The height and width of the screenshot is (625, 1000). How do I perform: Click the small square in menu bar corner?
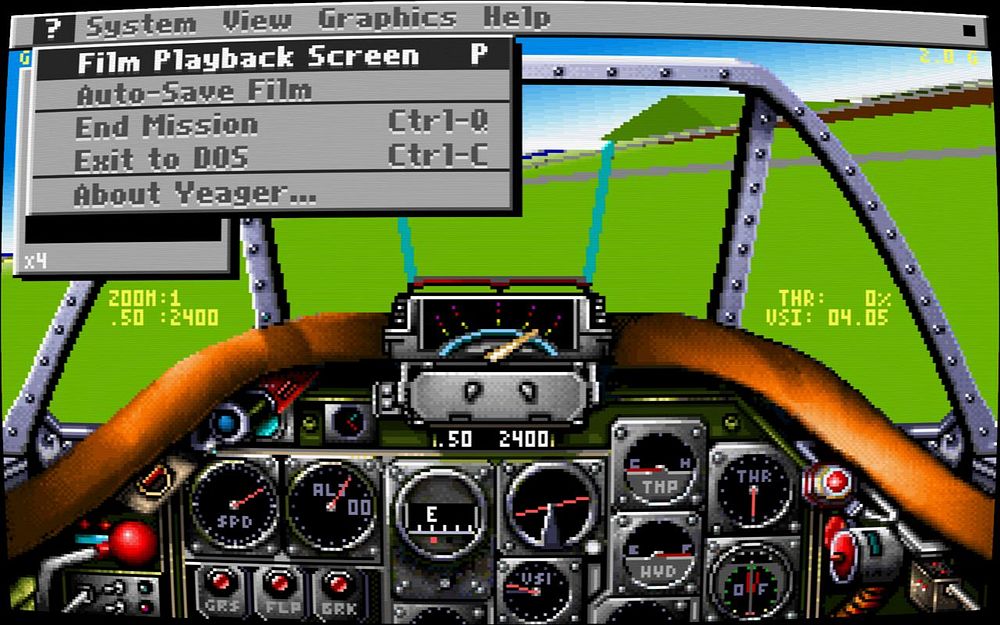[x=968, y=30]
